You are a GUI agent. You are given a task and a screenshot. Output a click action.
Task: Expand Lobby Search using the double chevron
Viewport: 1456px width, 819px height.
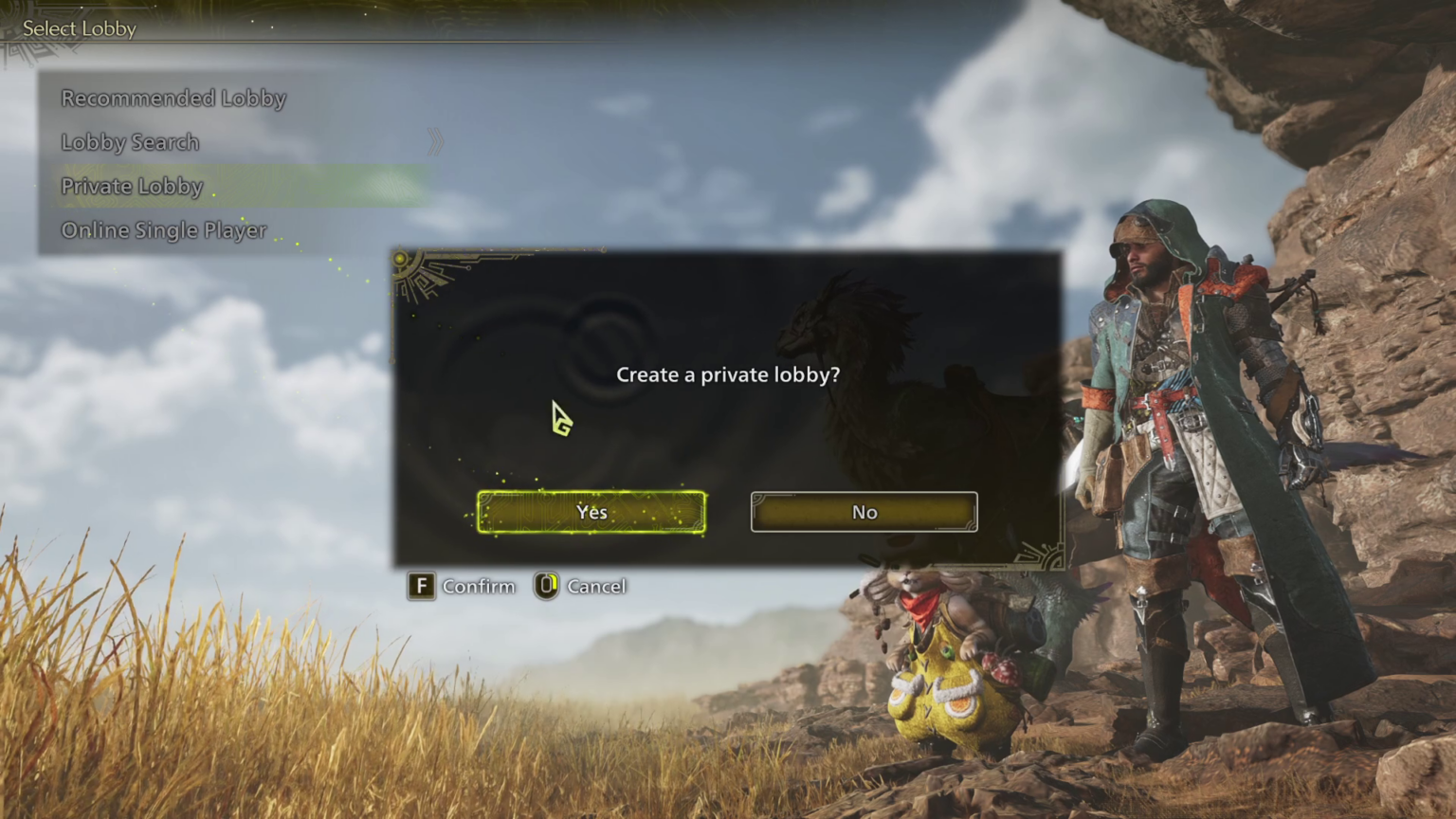coord(435,140)
